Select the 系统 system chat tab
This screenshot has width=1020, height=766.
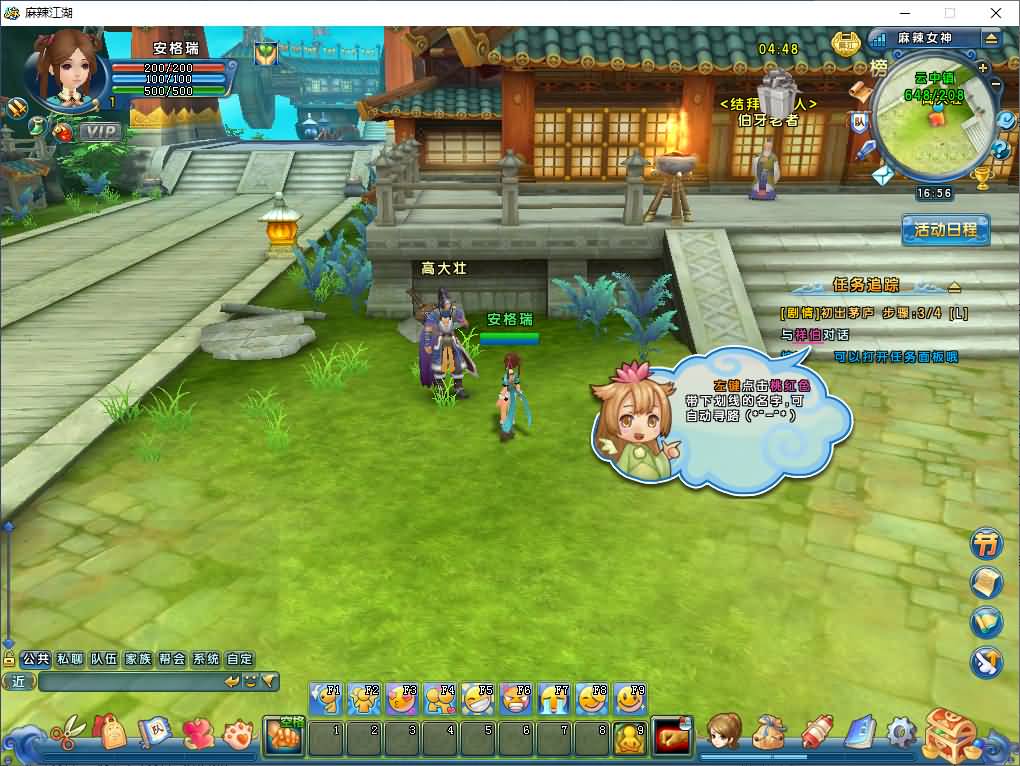pos(206,659)
